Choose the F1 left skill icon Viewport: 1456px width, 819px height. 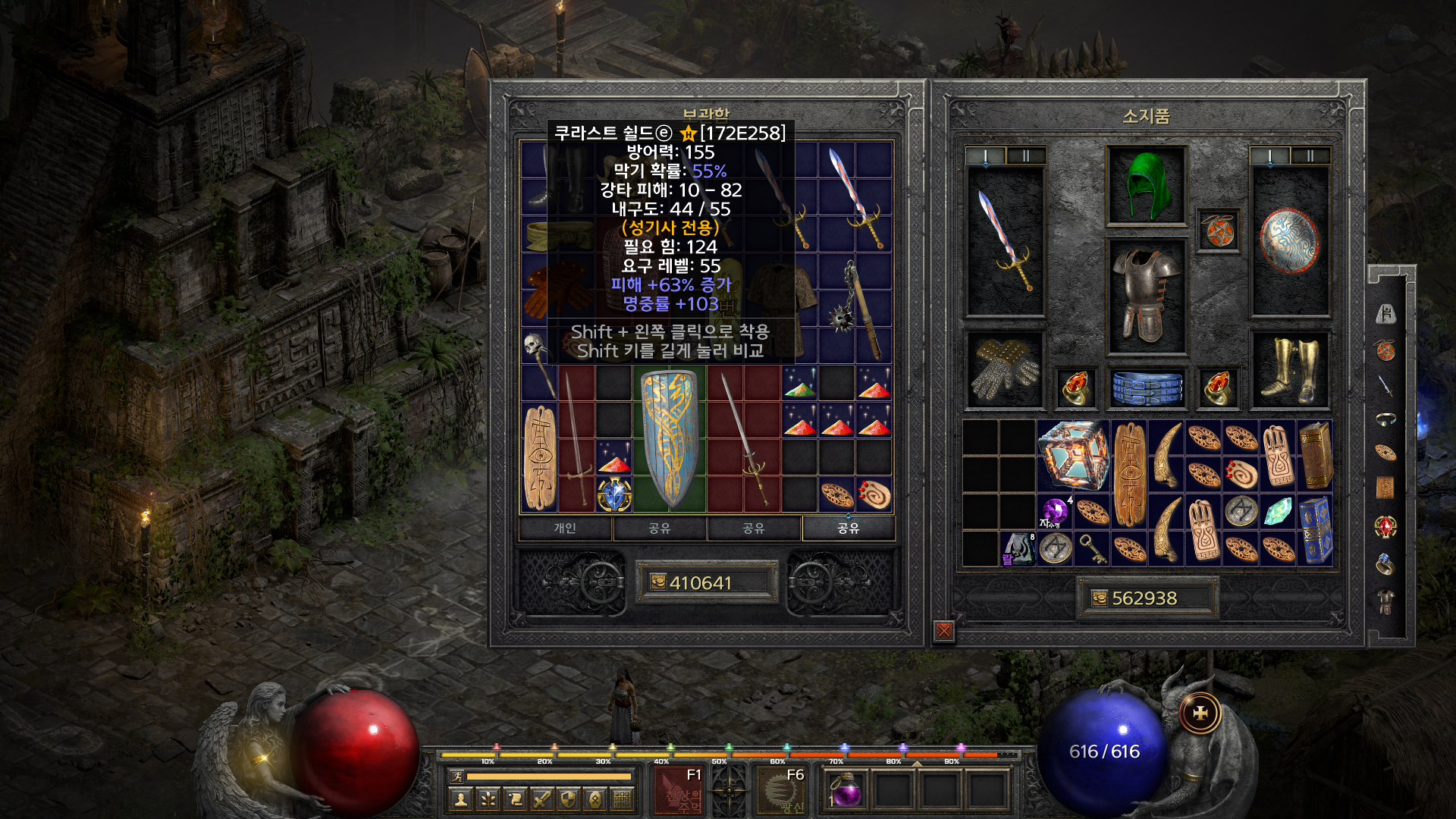(x=679, y=790)
